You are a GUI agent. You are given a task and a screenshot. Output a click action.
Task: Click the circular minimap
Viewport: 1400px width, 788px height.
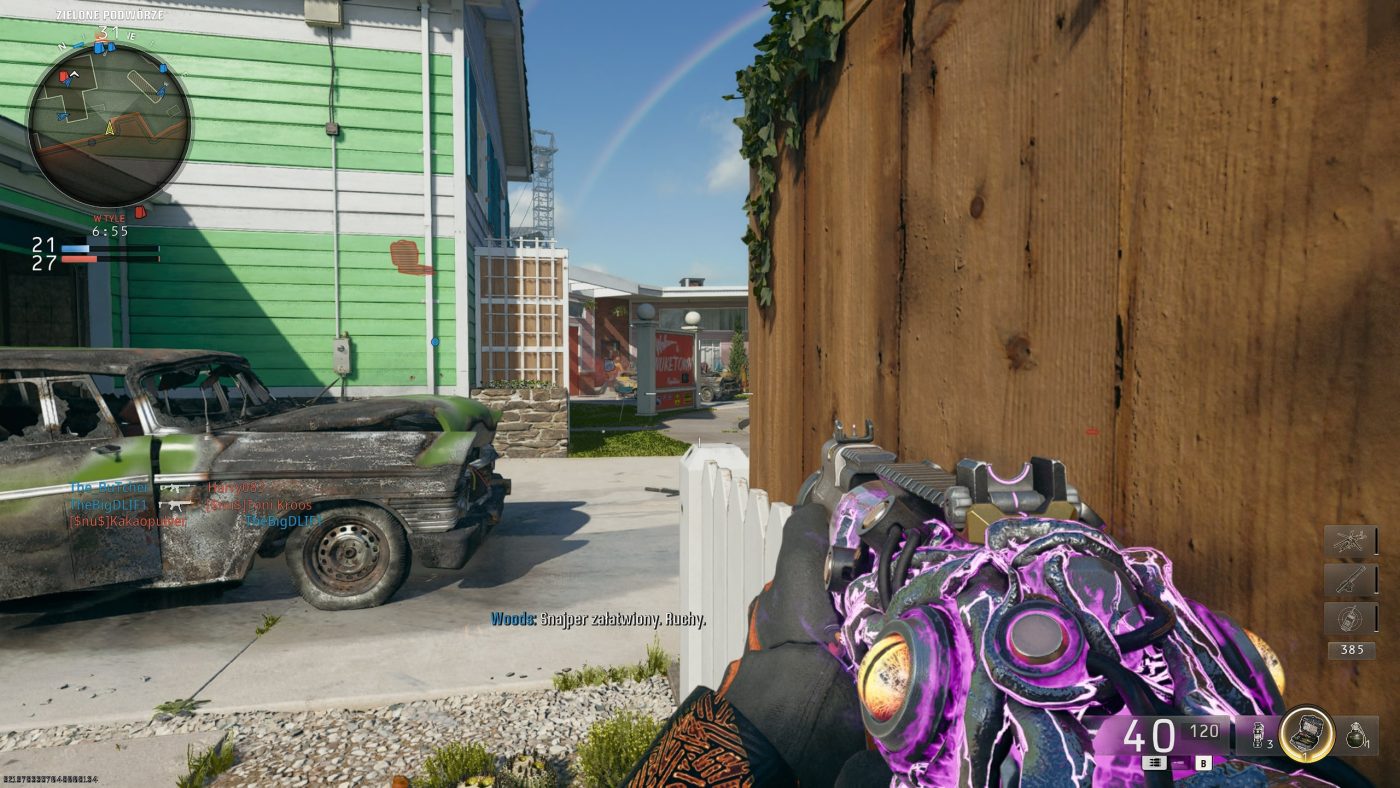(109, 125)
